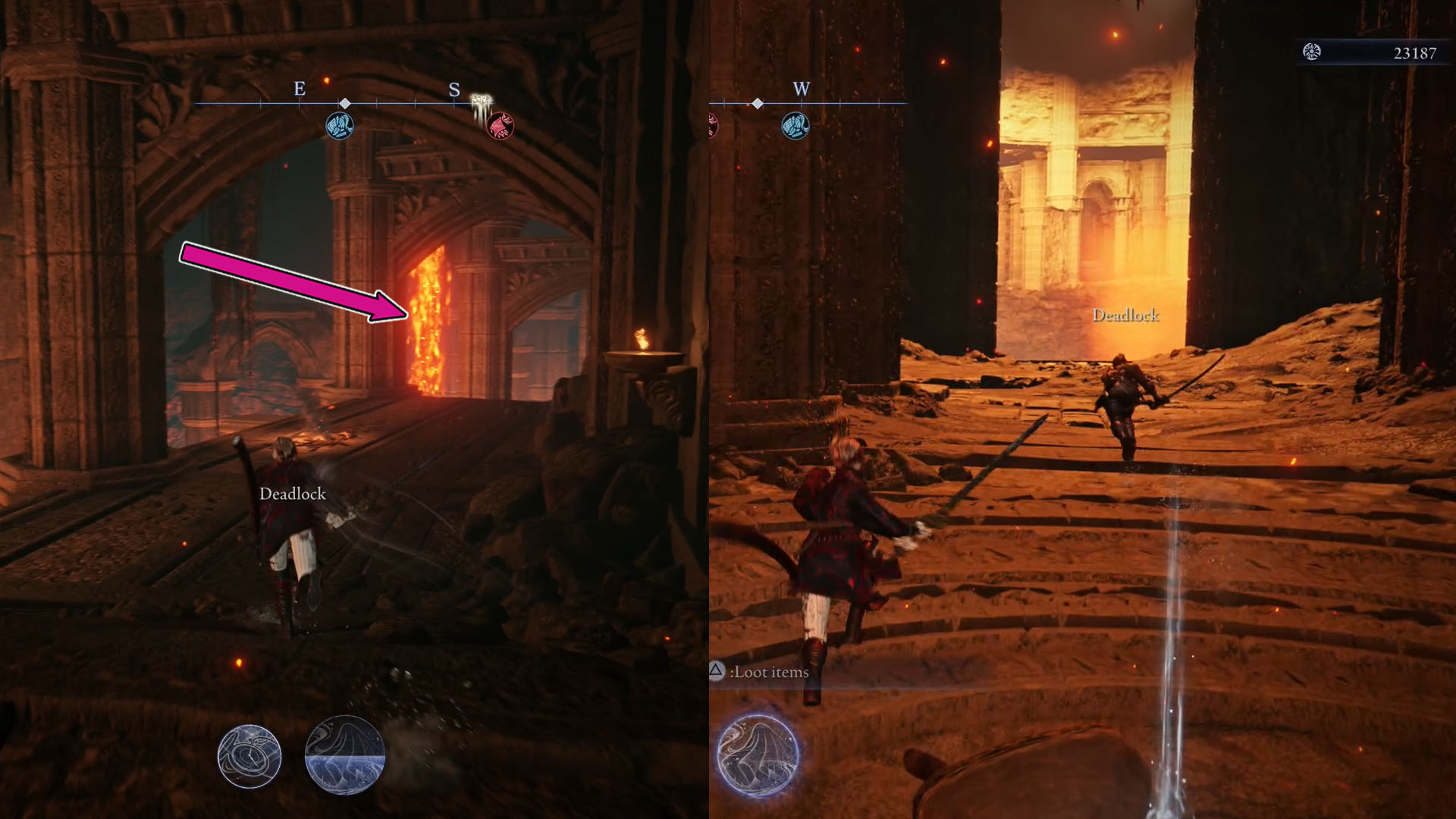
Task: Select the glowing white site marker on the compass
Action: click(479, 99)
